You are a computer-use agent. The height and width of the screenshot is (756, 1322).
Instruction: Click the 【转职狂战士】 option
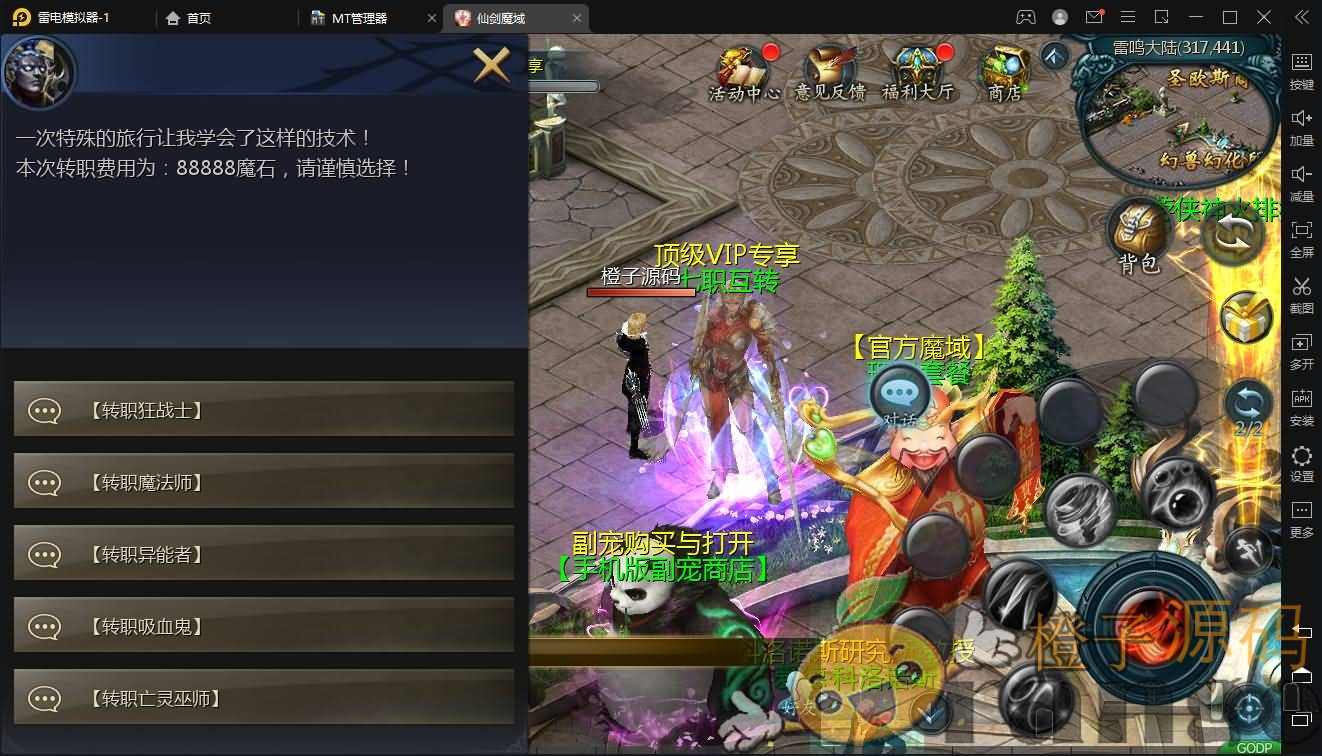pos(264,409)
